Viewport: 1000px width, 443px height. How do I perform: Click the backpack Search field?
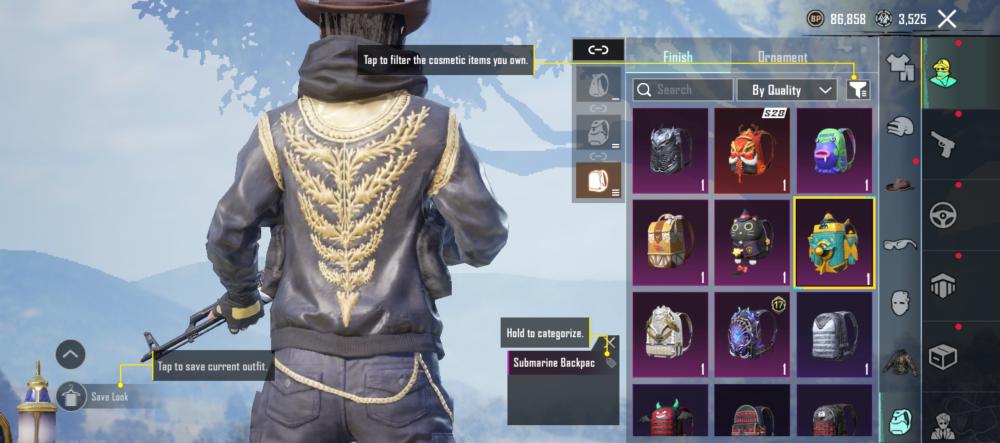click(x=683, y=90)
